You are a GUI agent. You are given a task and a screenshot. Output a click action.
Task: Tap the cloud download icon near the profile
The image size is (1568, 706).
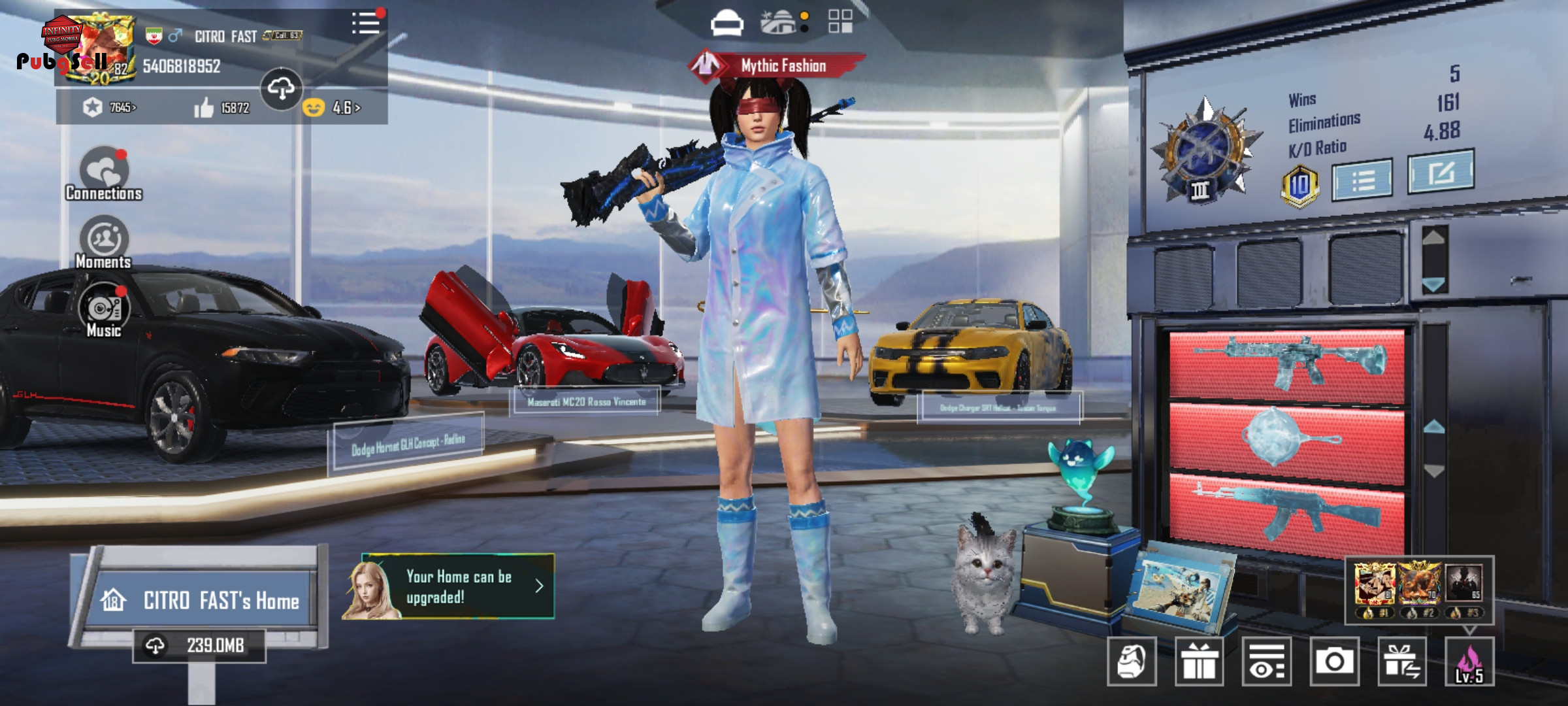(x=281, y=88)
